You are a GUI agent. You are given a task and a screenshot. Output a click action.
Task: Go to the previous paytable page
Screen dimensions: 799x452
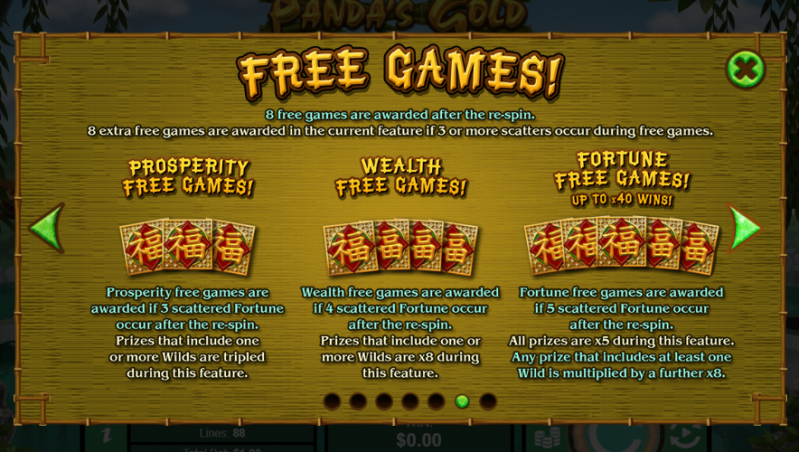46,228
